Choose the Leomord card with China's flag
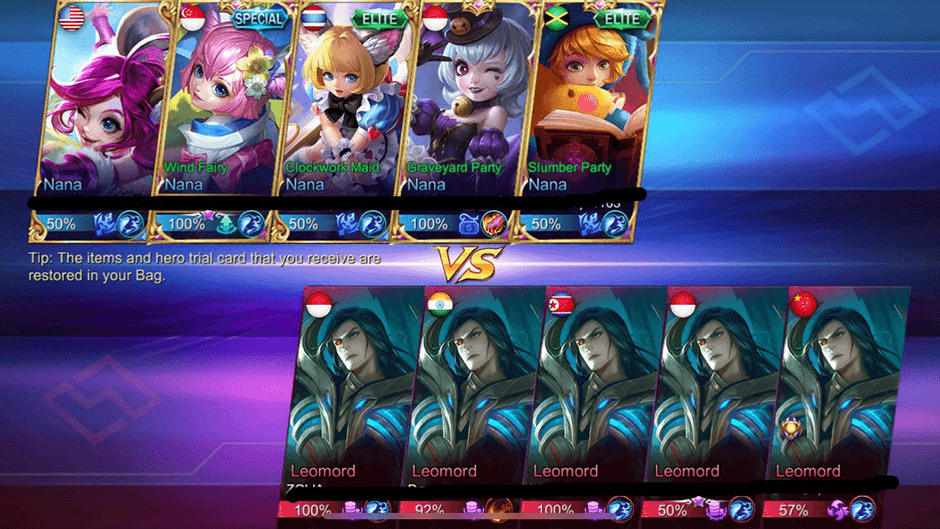The height and width of the screenshot is (529, 940). pos(838,390)
